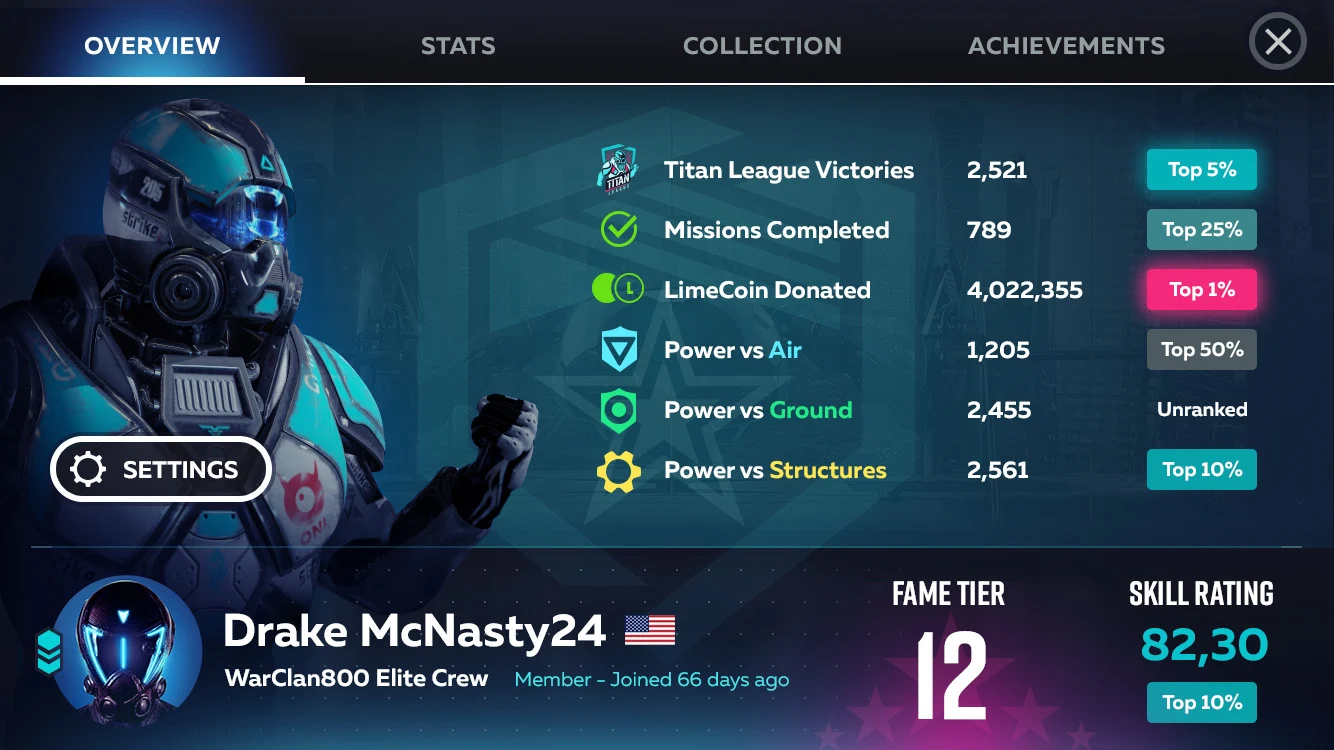The height and width of the screenshot is (750, 1334).
Task: Tap the WarClan800 Elite Crew clan name
Action: tap(357, 679)
